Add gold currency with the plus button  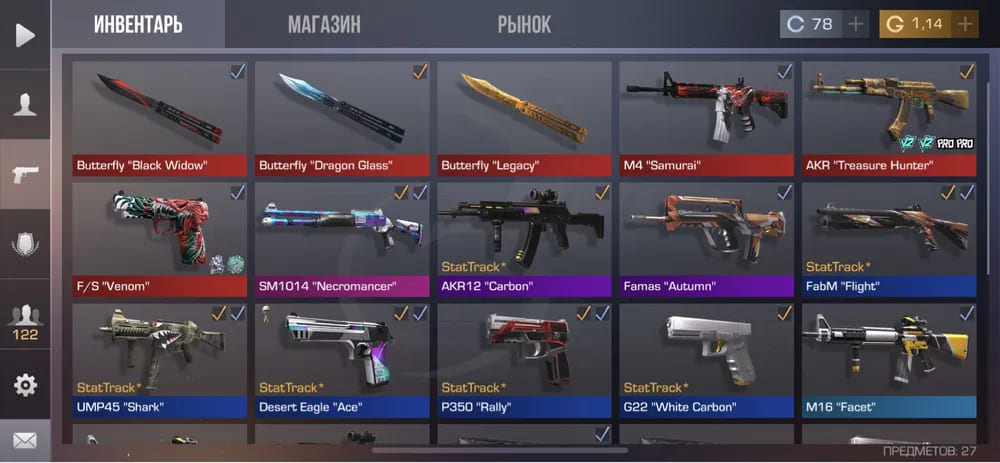[x=965, y=24]
